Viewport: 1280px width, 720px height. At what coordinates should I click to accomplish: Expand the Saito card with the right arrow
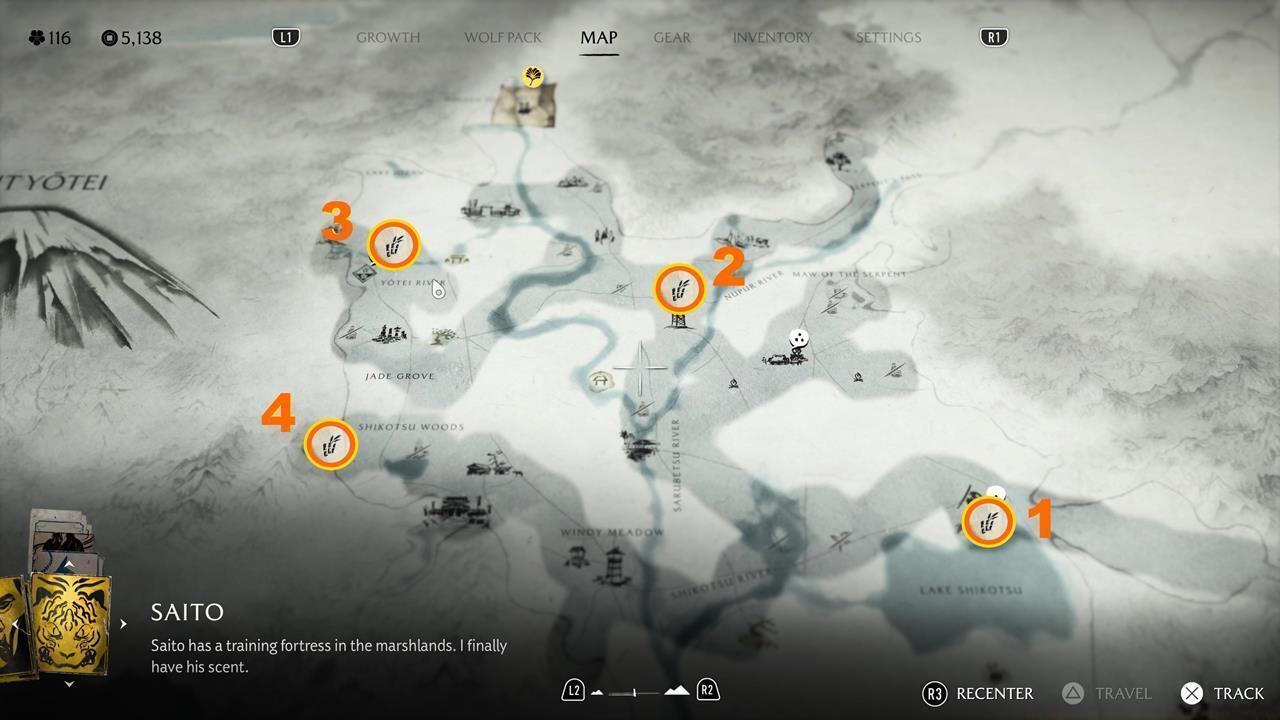(x=122, y=622)
